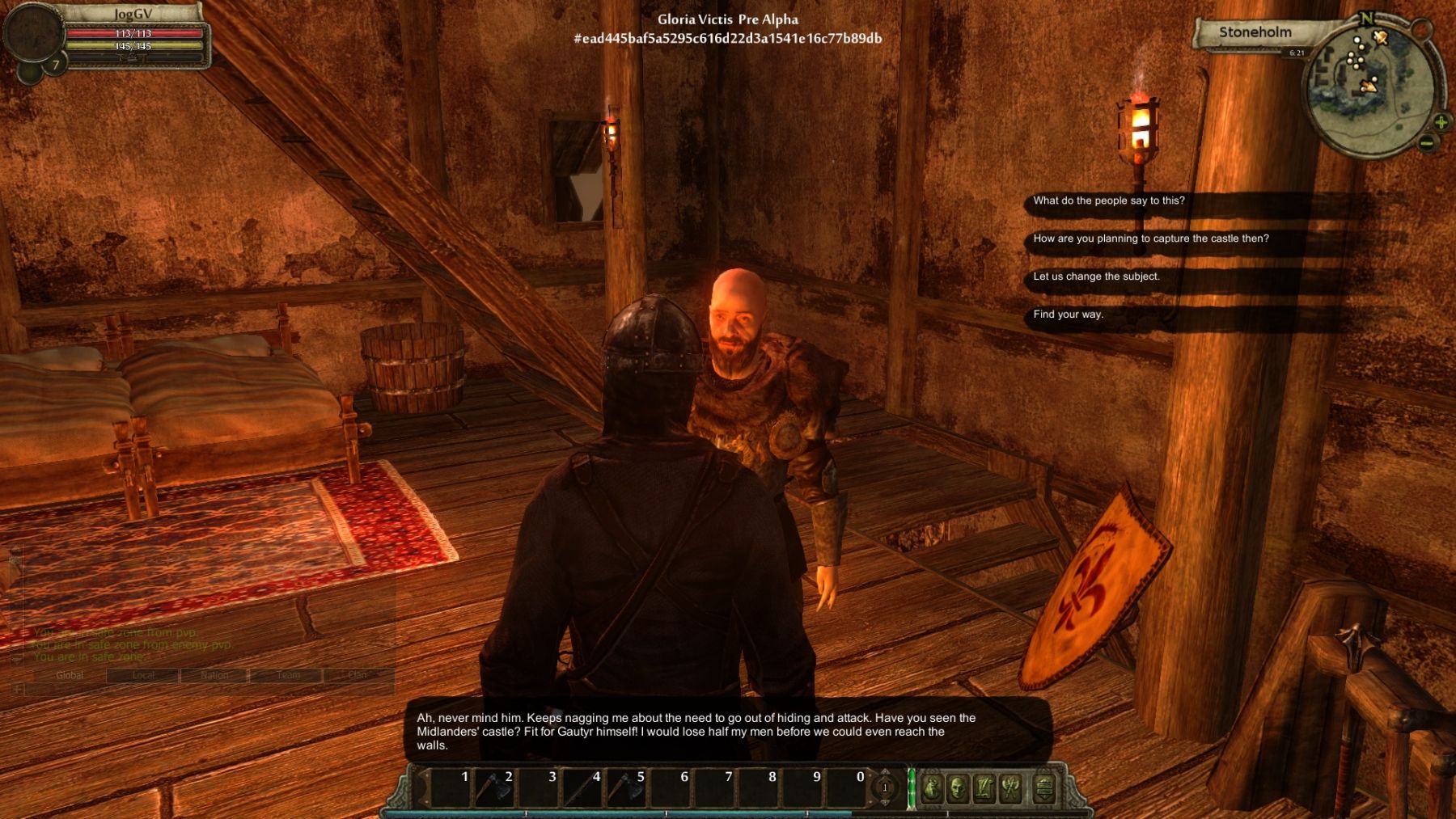This screenshot has height=819, width=1456.
Task: Select the "Find your way." reply
Action: 1068,315
